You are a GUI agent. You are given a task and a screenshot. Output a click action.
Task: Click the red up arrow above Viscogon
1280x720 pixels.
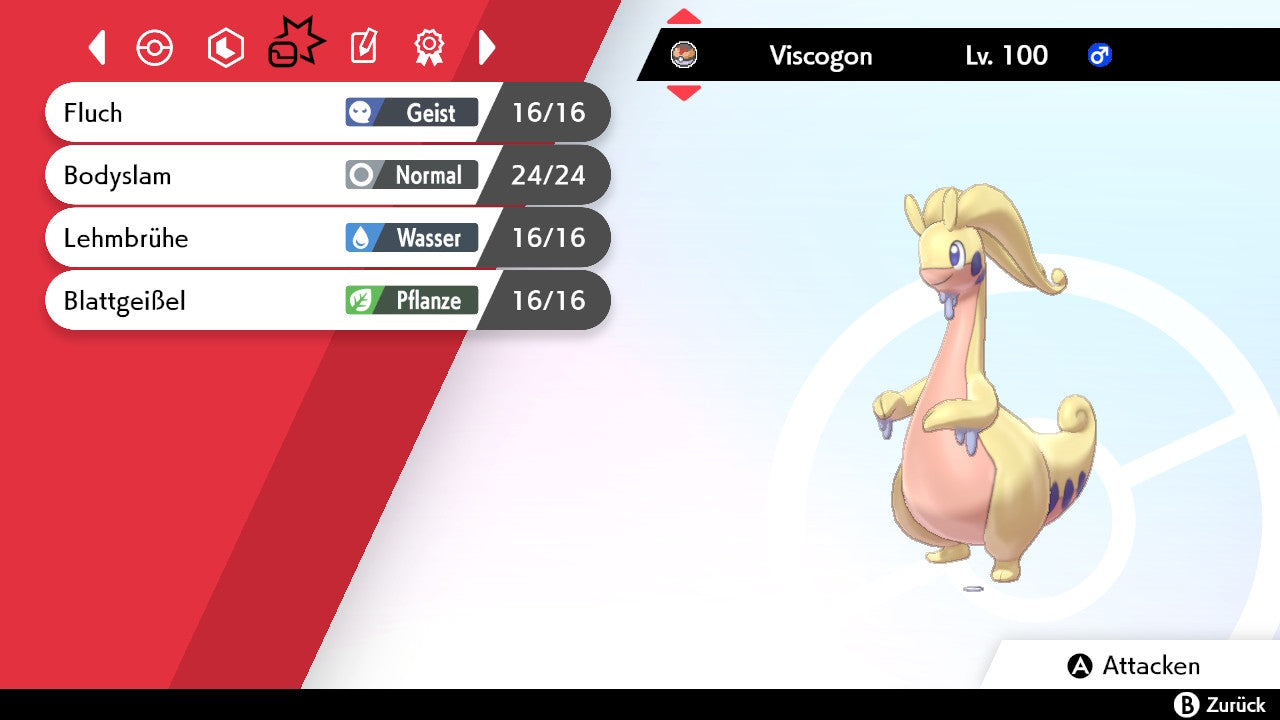click(x=684, y=16)
